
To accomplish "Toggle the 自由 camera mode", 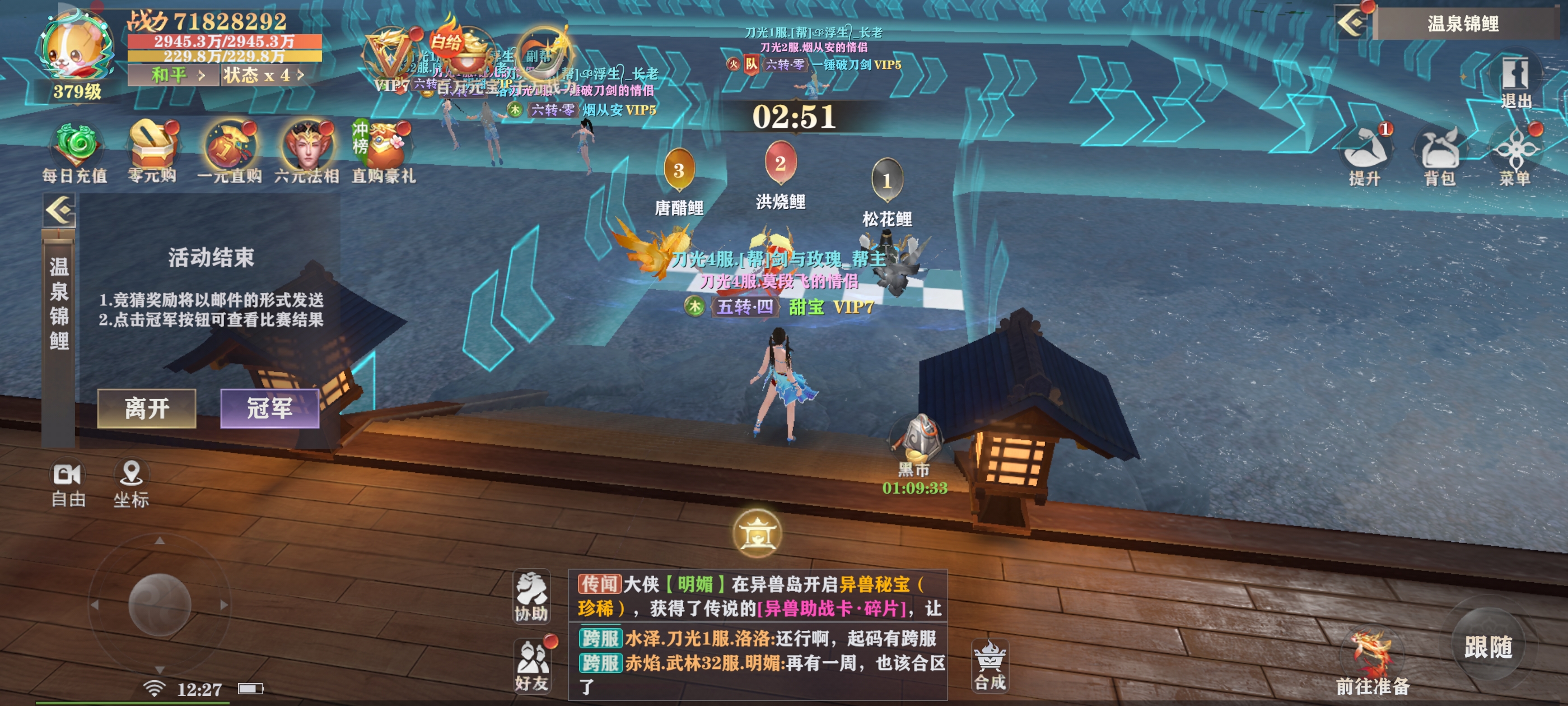I will click(68, 484).
